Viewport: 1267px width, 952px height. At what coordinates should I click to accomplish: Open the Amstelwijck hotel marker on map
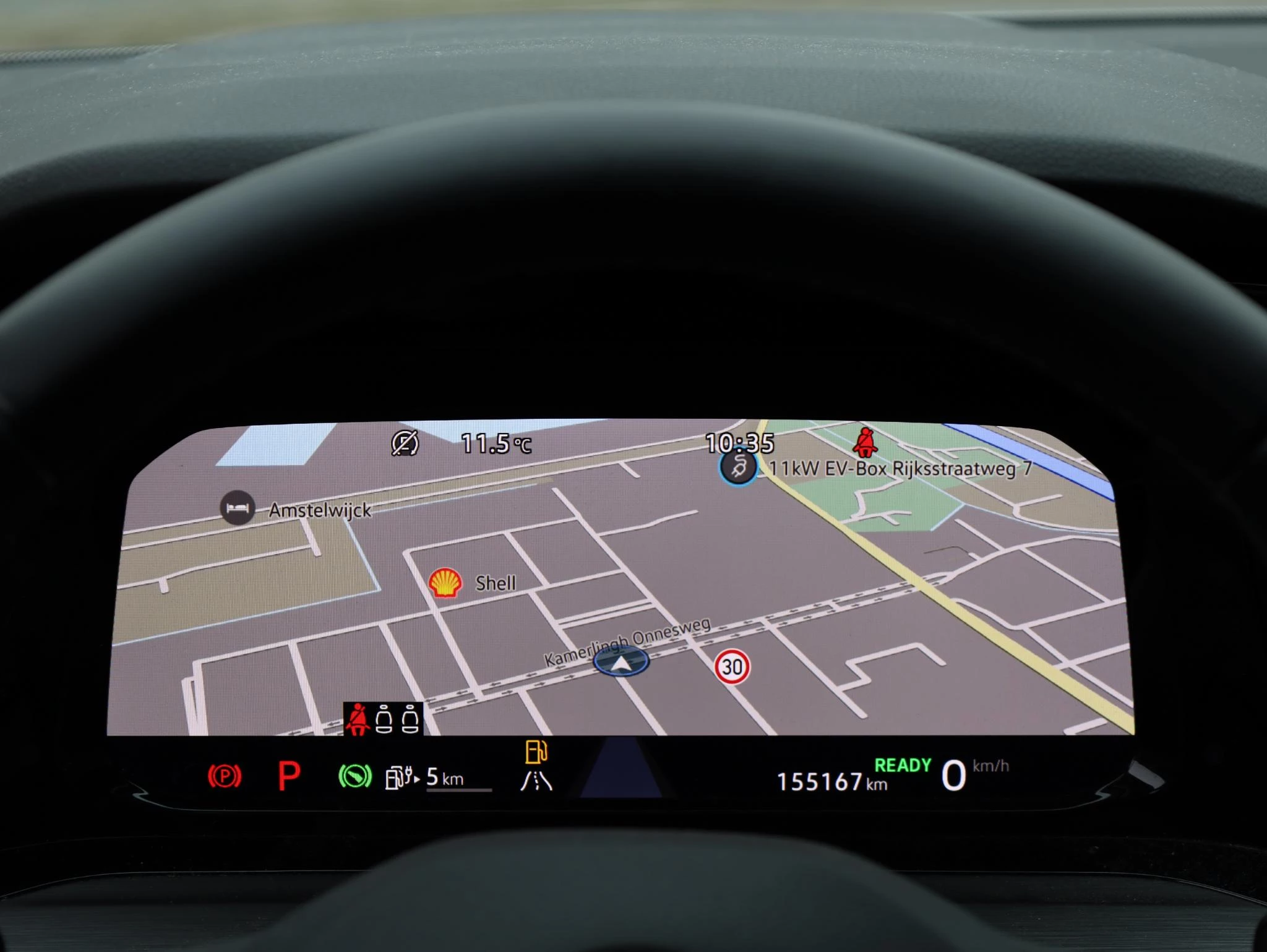238,508
